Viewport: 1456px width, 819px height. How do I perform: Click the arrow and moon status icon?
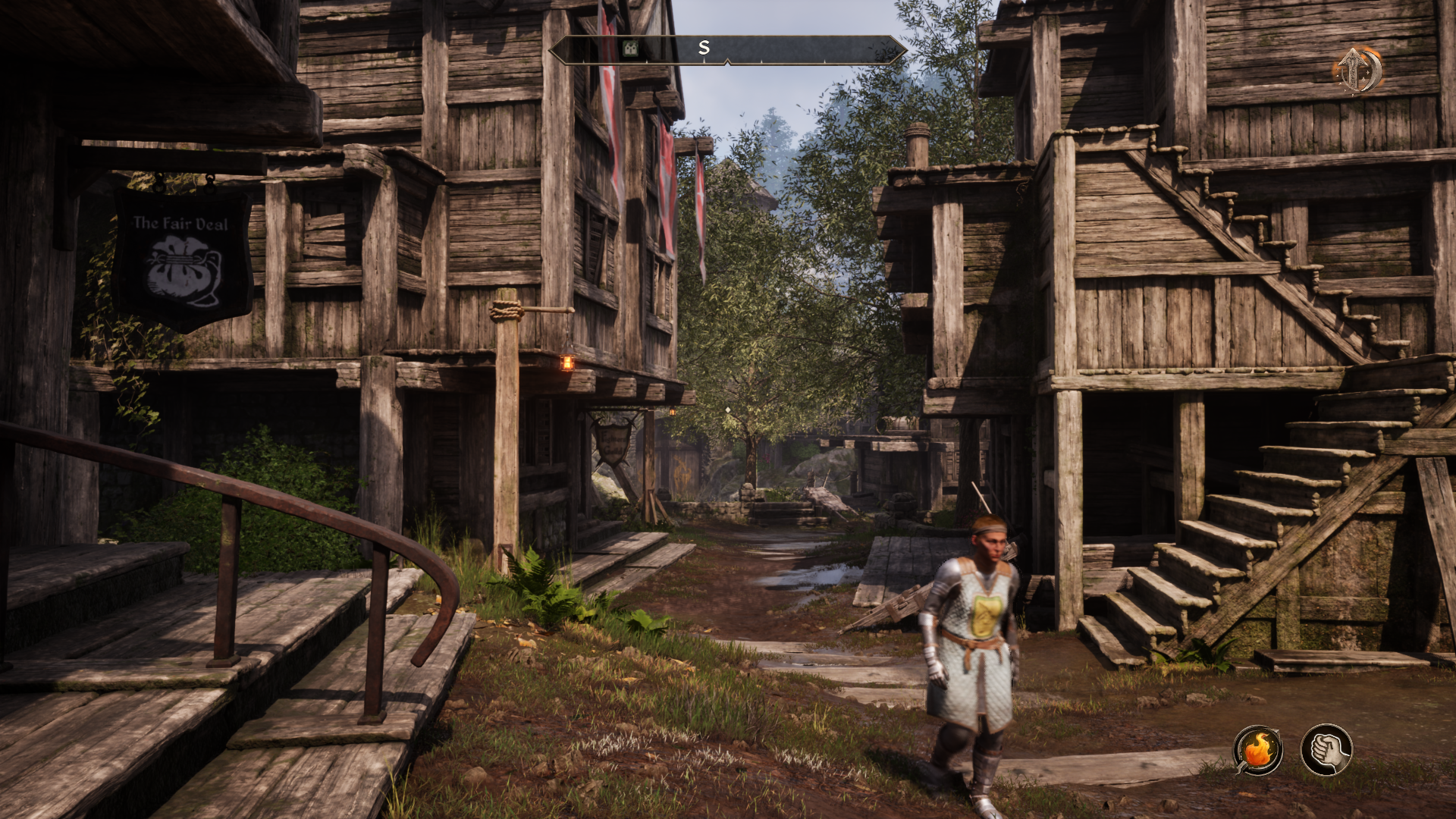(x=1357, y=71)
